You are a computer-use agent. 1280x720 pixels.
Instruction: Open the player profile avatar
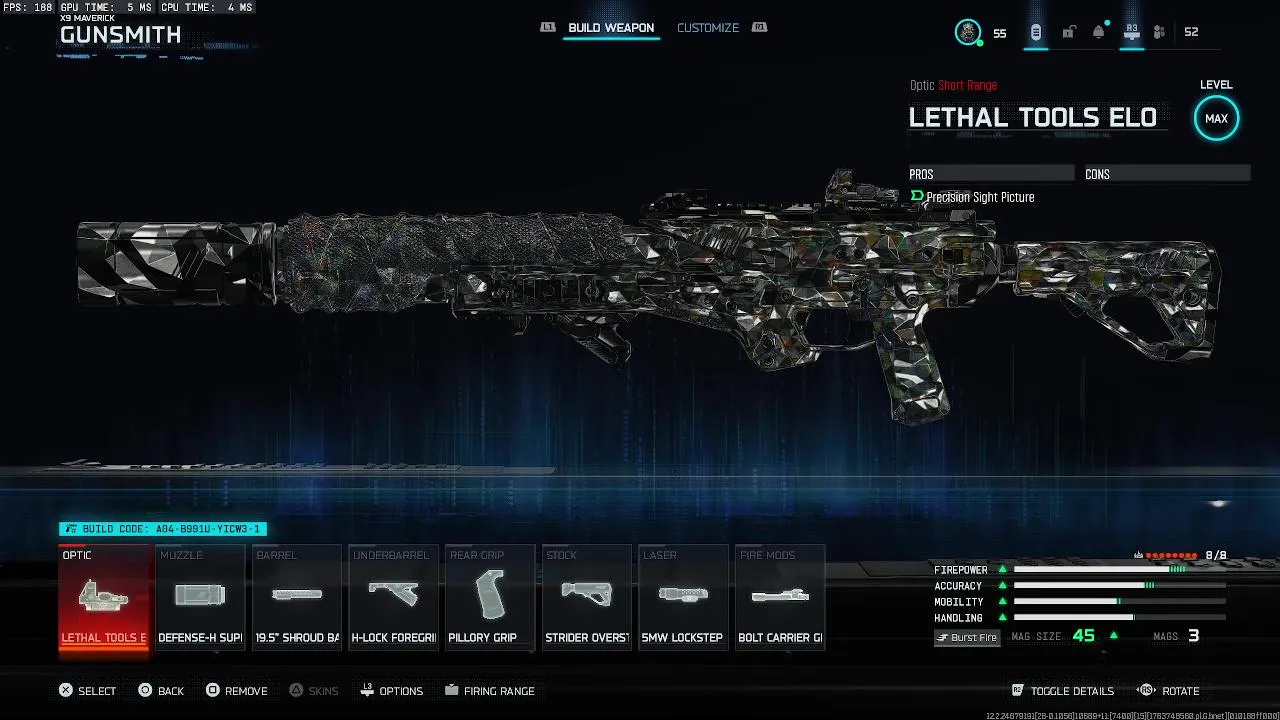tap(968, 32)
